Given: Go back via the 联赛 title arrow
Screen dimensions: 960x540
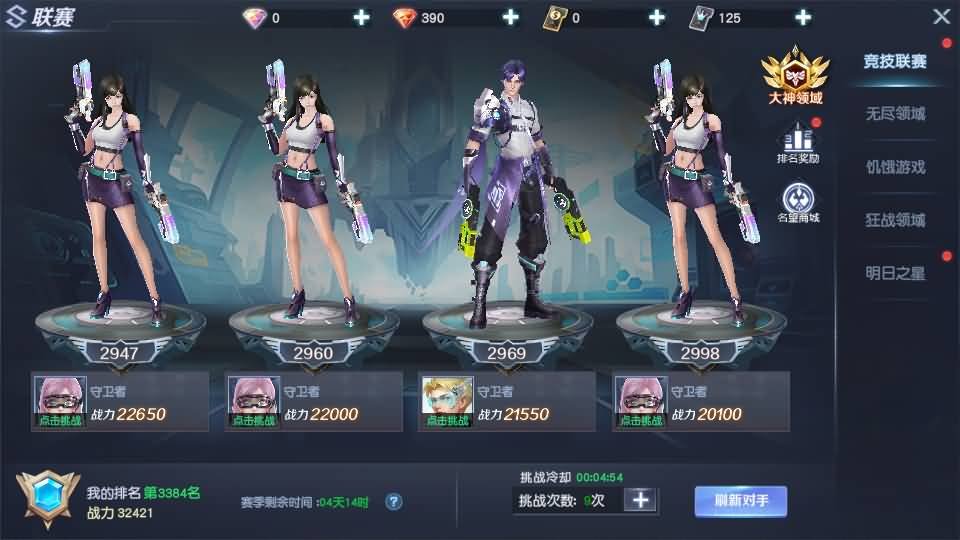Looking at the screenshot, I should click(17, 17).
